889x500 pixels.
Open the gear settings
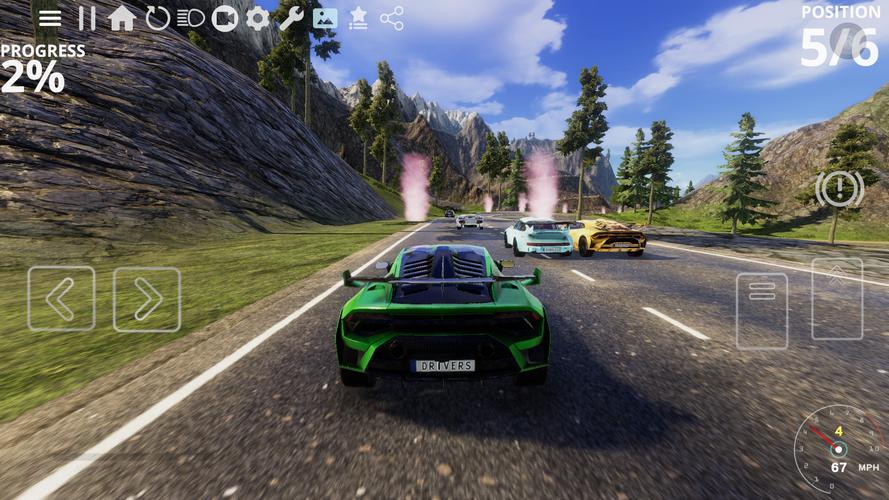(258, 18)
